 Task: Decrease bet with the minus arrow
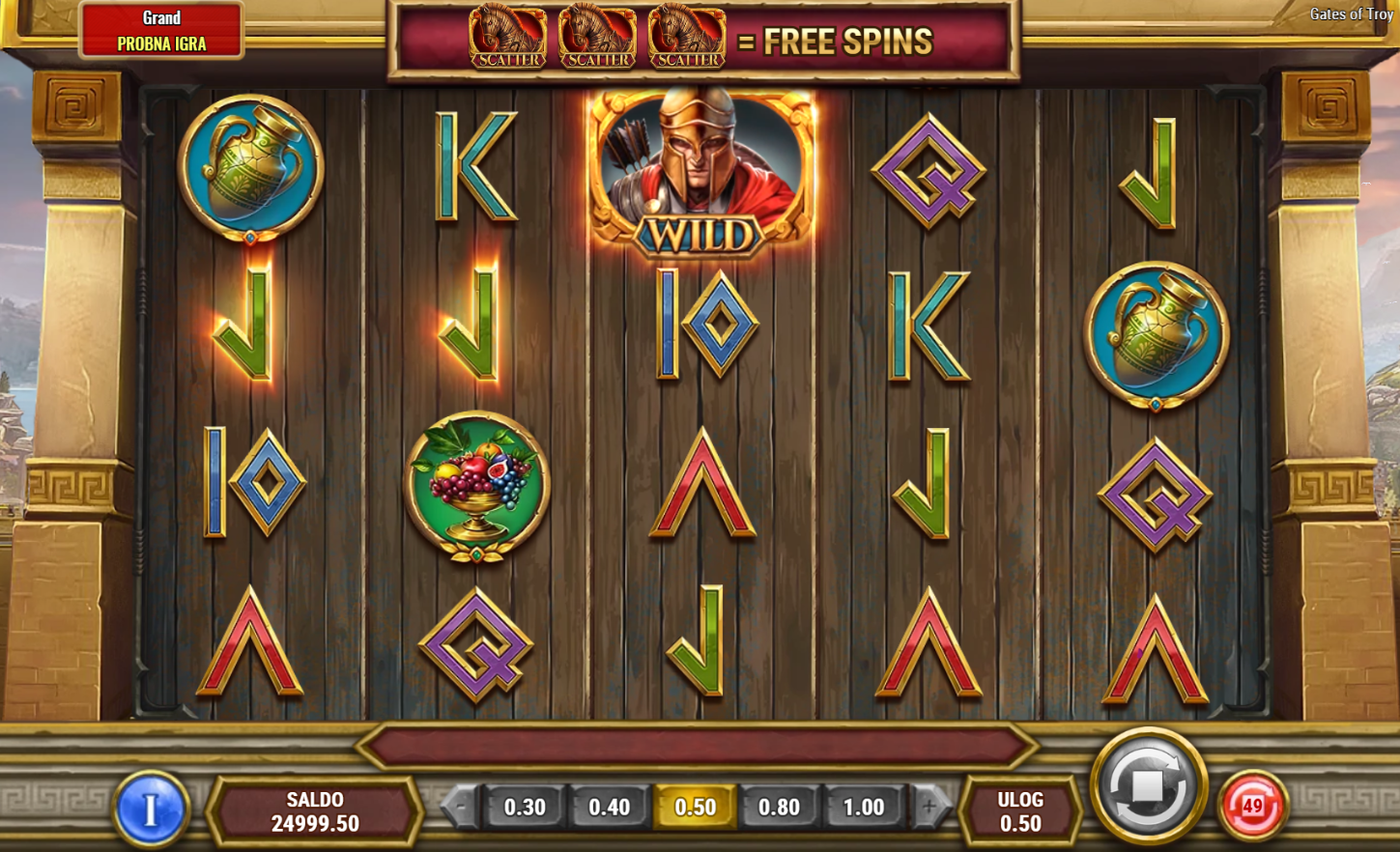(461, 807)
